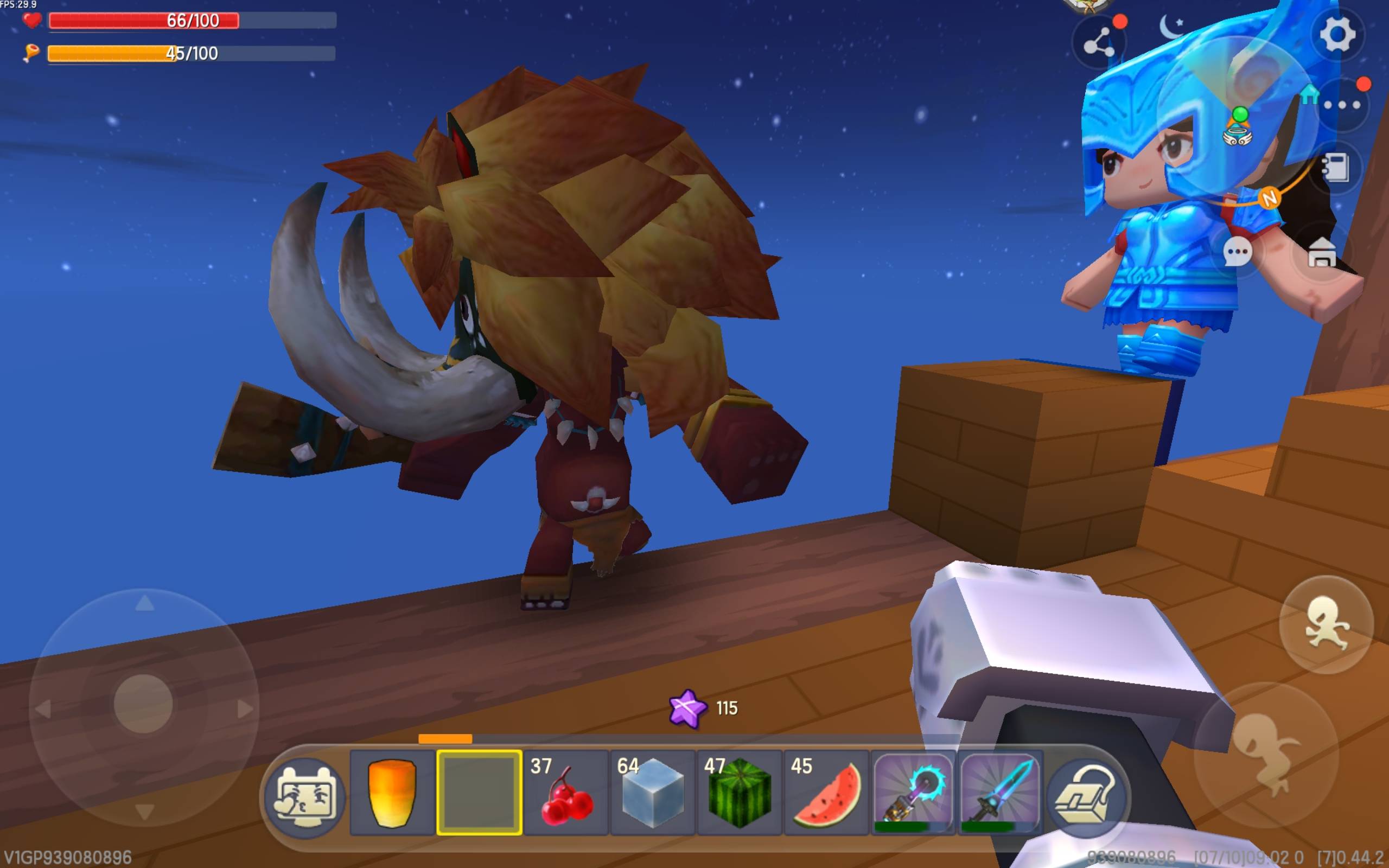Open the notebook journal icon
Viewport: 1389px width, 868px height.
(1335, 168)
